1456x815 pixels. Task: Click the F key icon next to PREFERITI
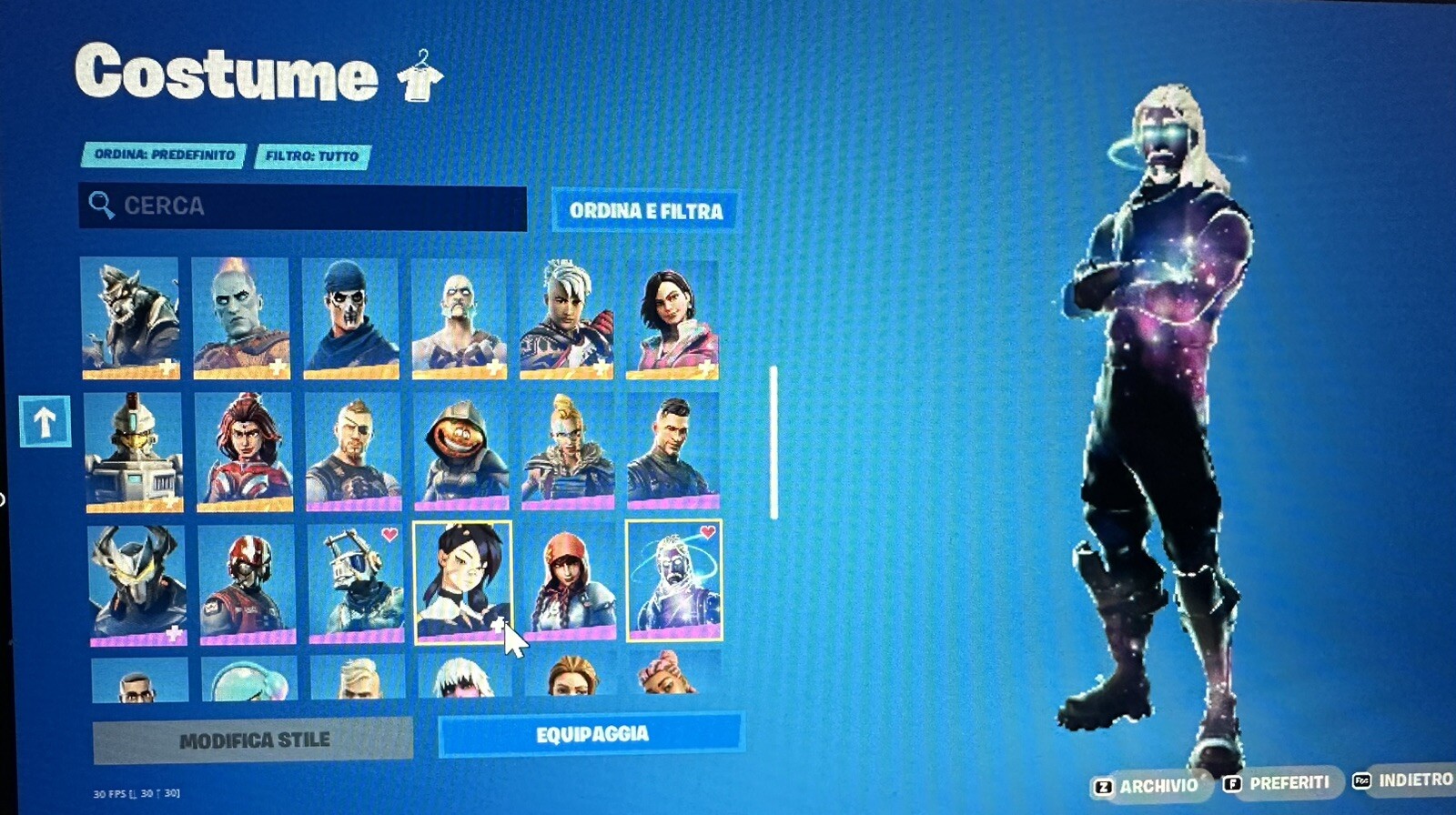click(x=1234, y=782)
